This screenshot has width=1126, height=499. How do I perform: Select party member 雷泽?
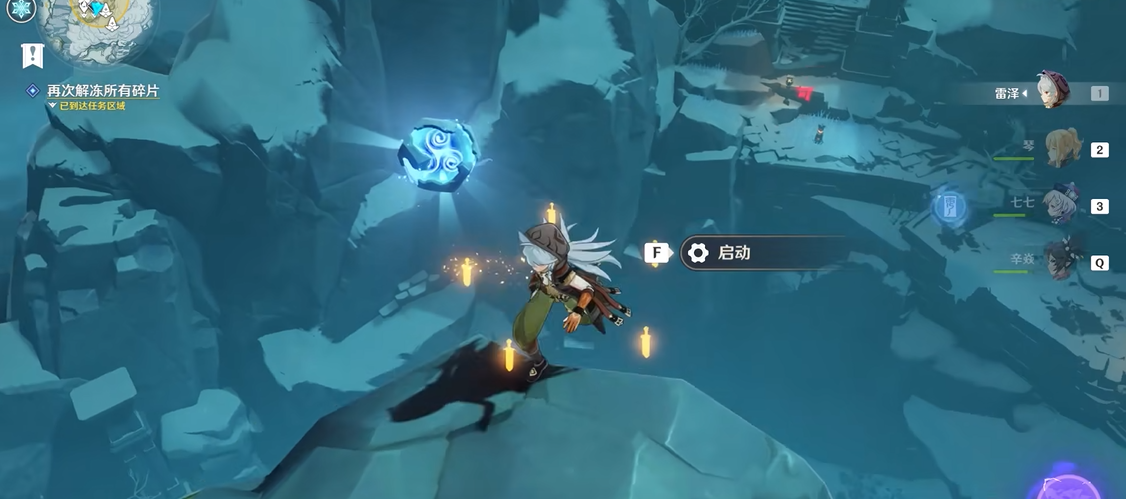point(1052,91)
